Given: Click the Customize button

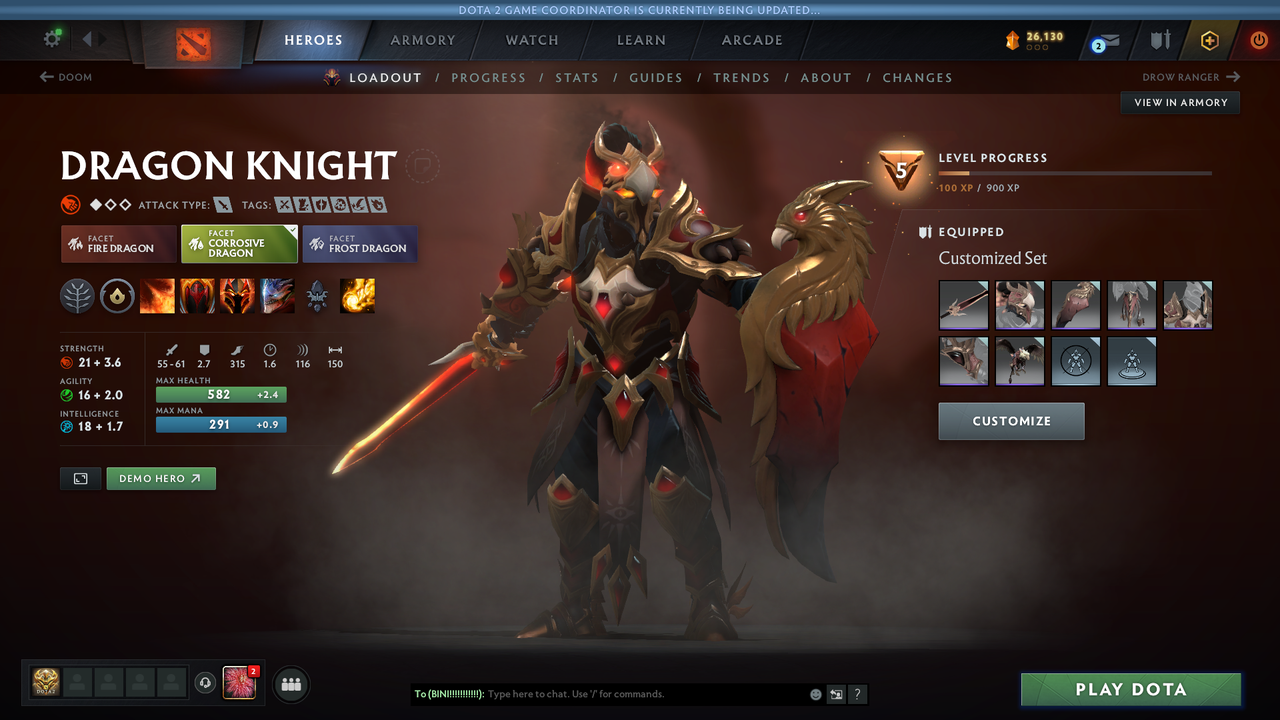Looking at the screenshot, I should [x=1011, y=421].
